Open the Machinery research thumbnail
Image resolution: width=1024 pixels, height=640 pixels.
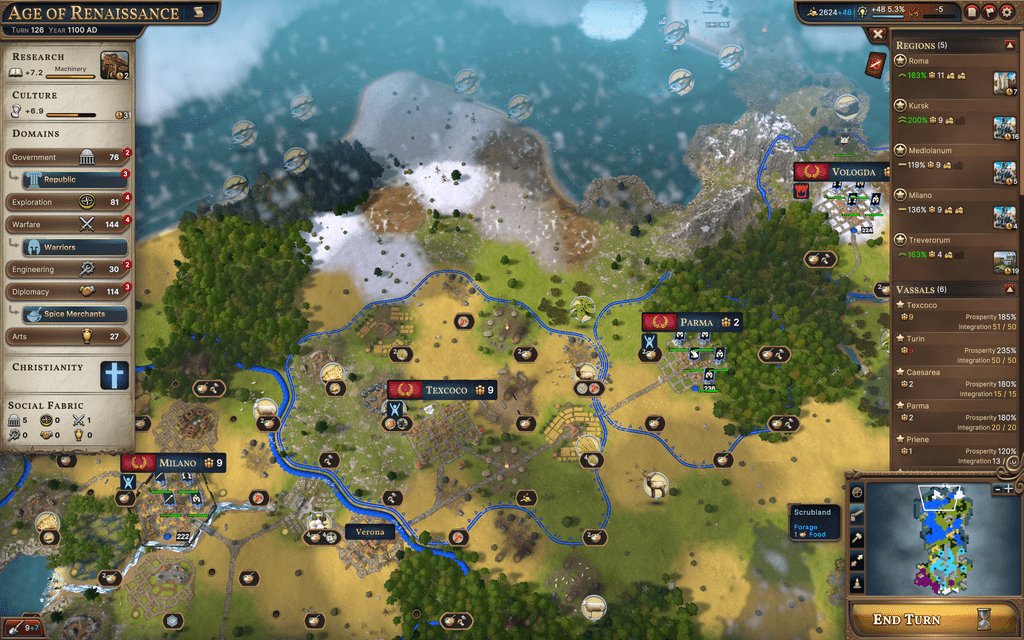click(114, 65)
